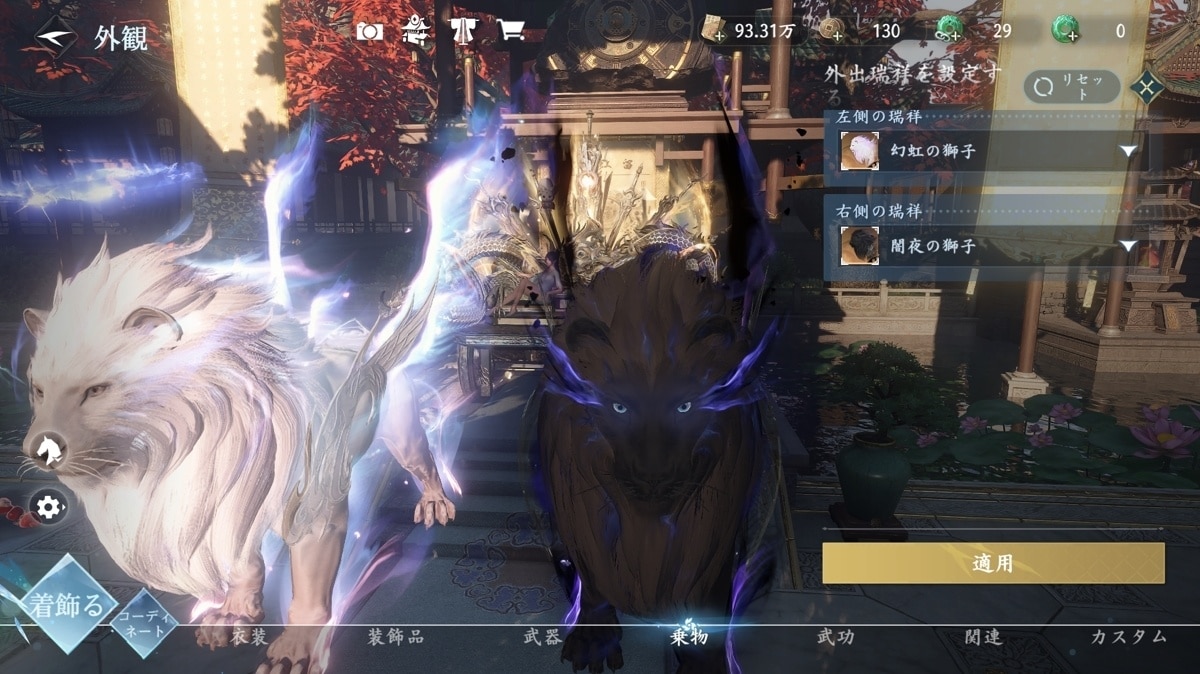Viewport: 1200px width, 674px height.
Task: Switch to the カスタム tab
Action: (x=1129, y=637)
